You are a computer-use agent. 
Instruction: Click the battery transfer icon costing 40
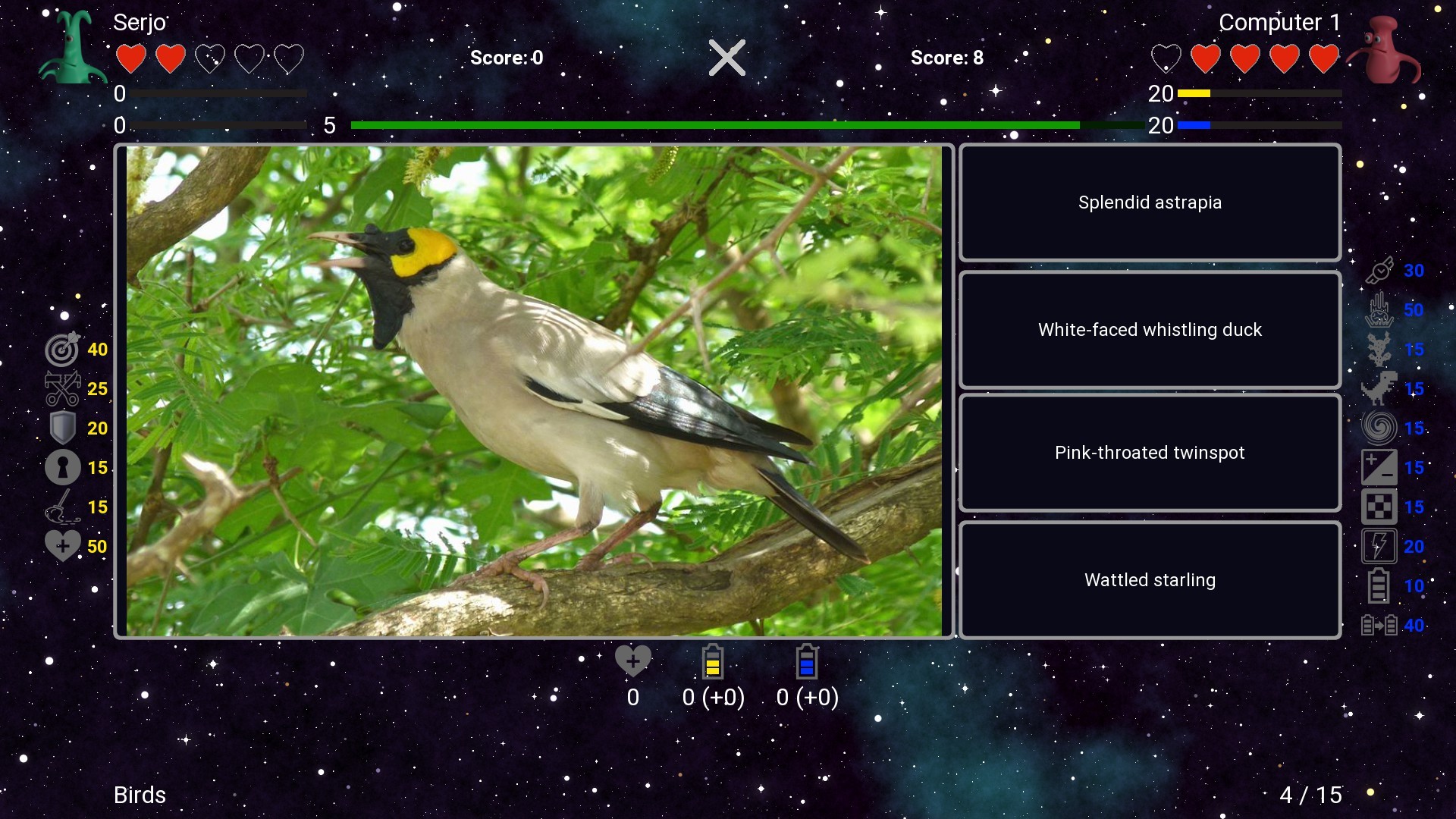tap(1380, 626)
